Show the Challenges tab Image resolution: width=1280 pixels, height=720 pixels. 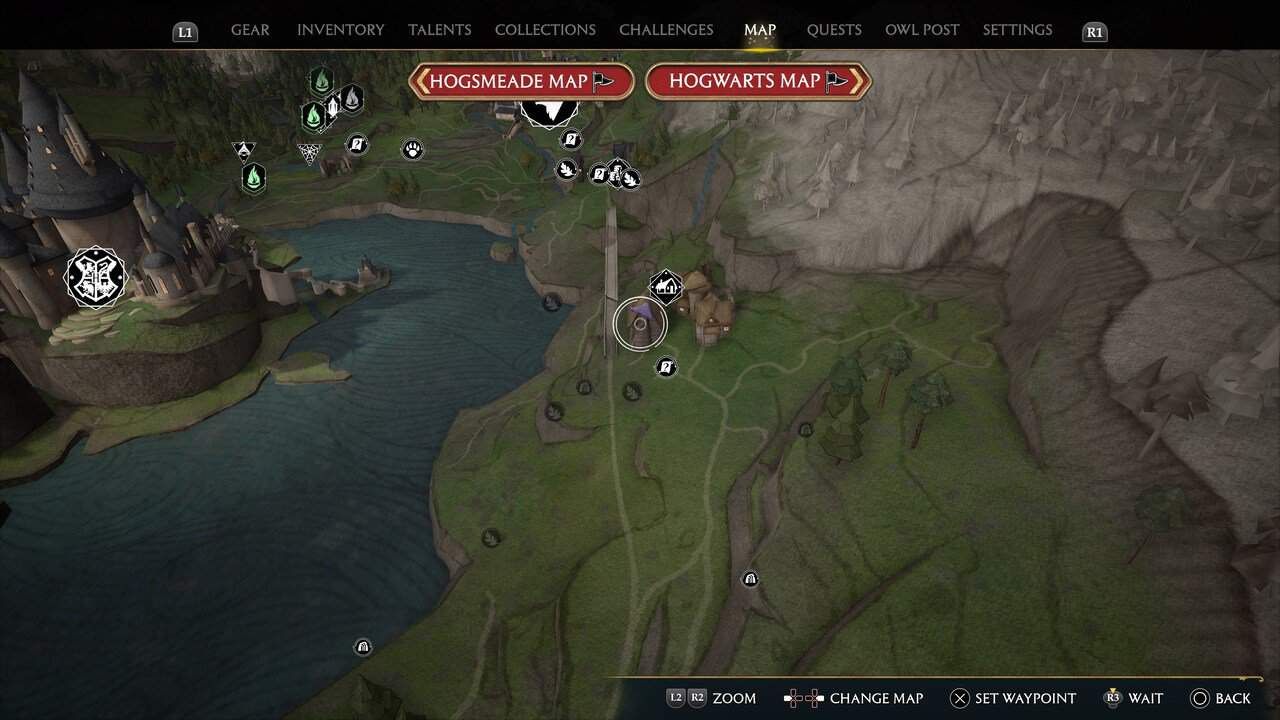point(666,30)
